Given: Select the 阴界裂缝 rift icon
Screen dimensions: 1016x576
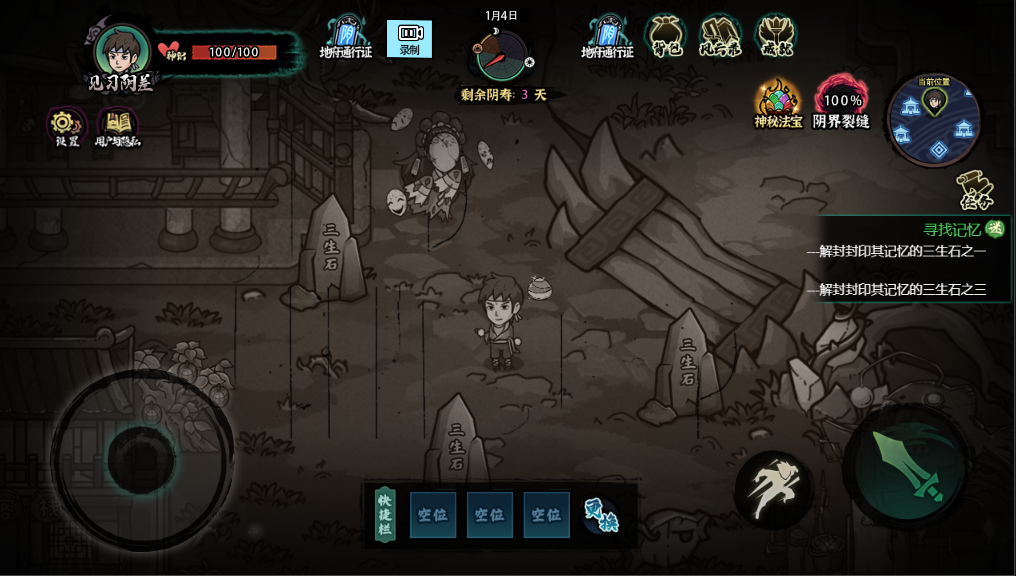Looking at the screenshot, I should (x=841, y=103).
